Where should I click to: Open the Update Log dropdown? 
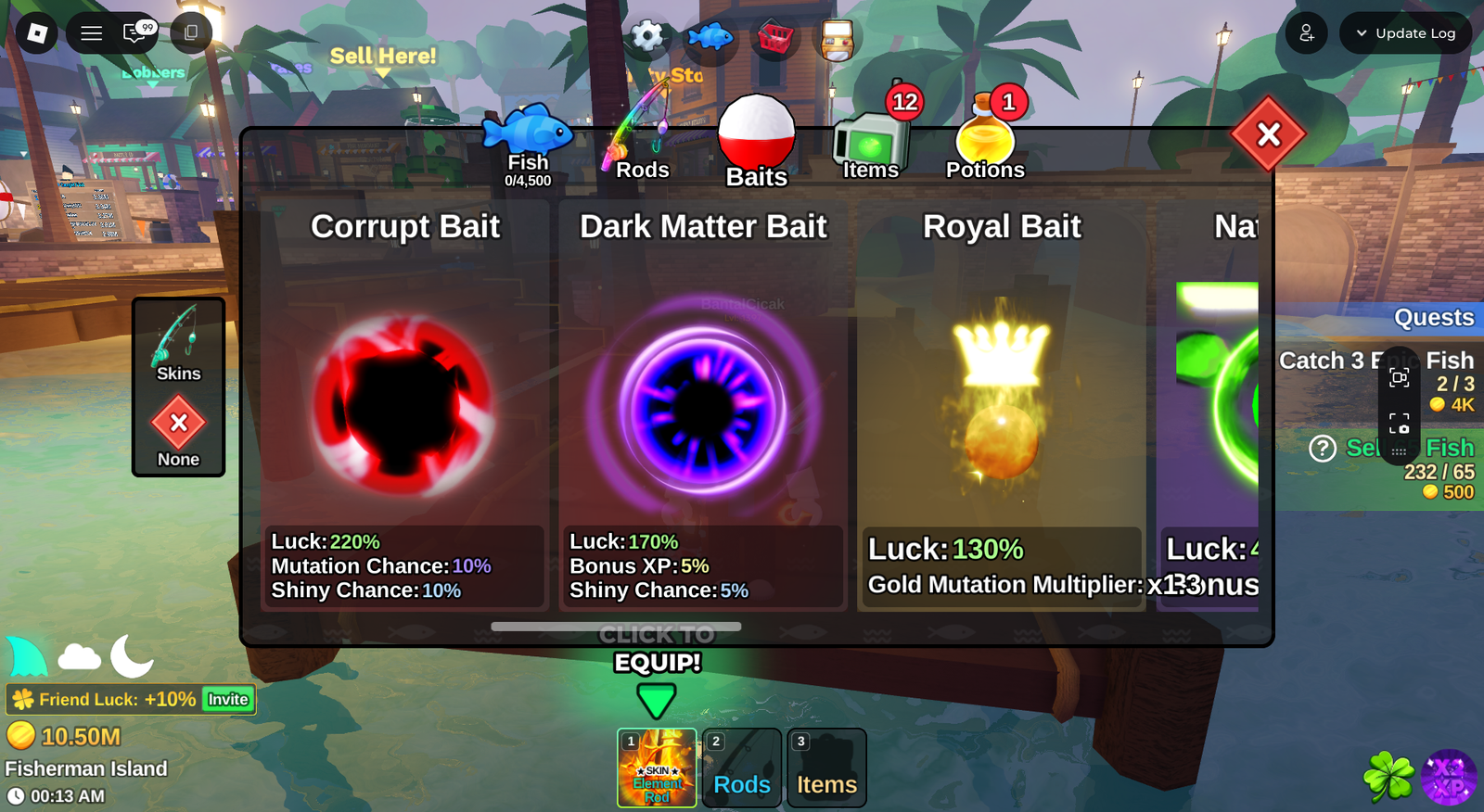coord(1405,33)
